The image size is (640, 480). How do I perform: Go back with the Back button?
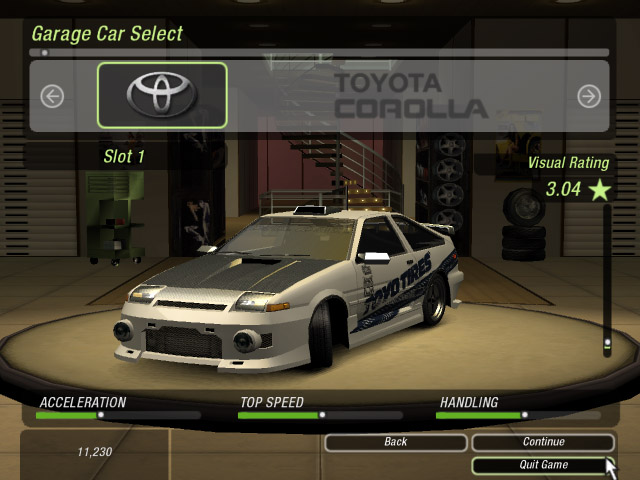(395, 442)
